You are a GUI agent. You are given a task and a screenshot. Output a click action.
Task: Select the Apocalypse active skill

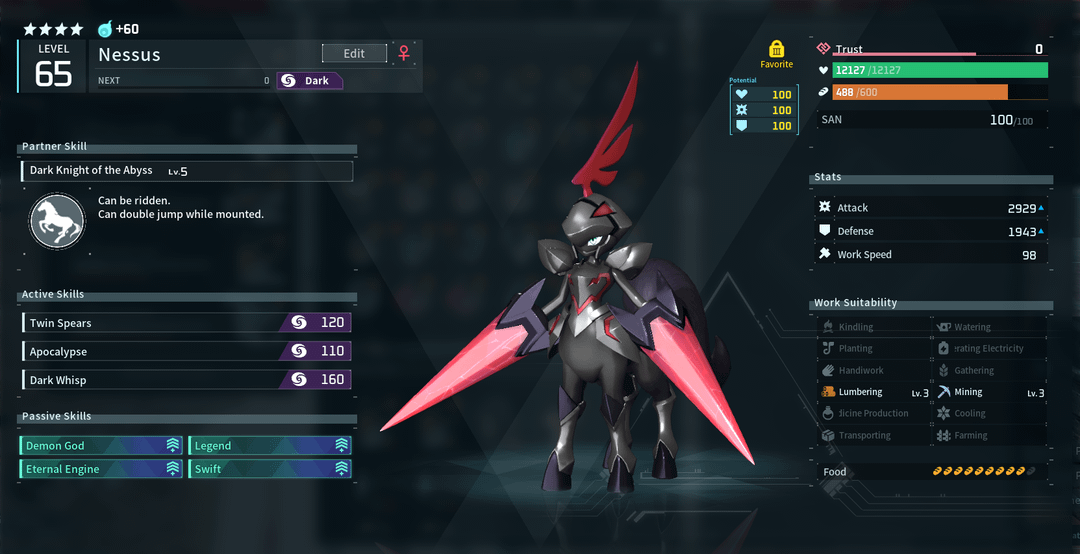(186, 352)
